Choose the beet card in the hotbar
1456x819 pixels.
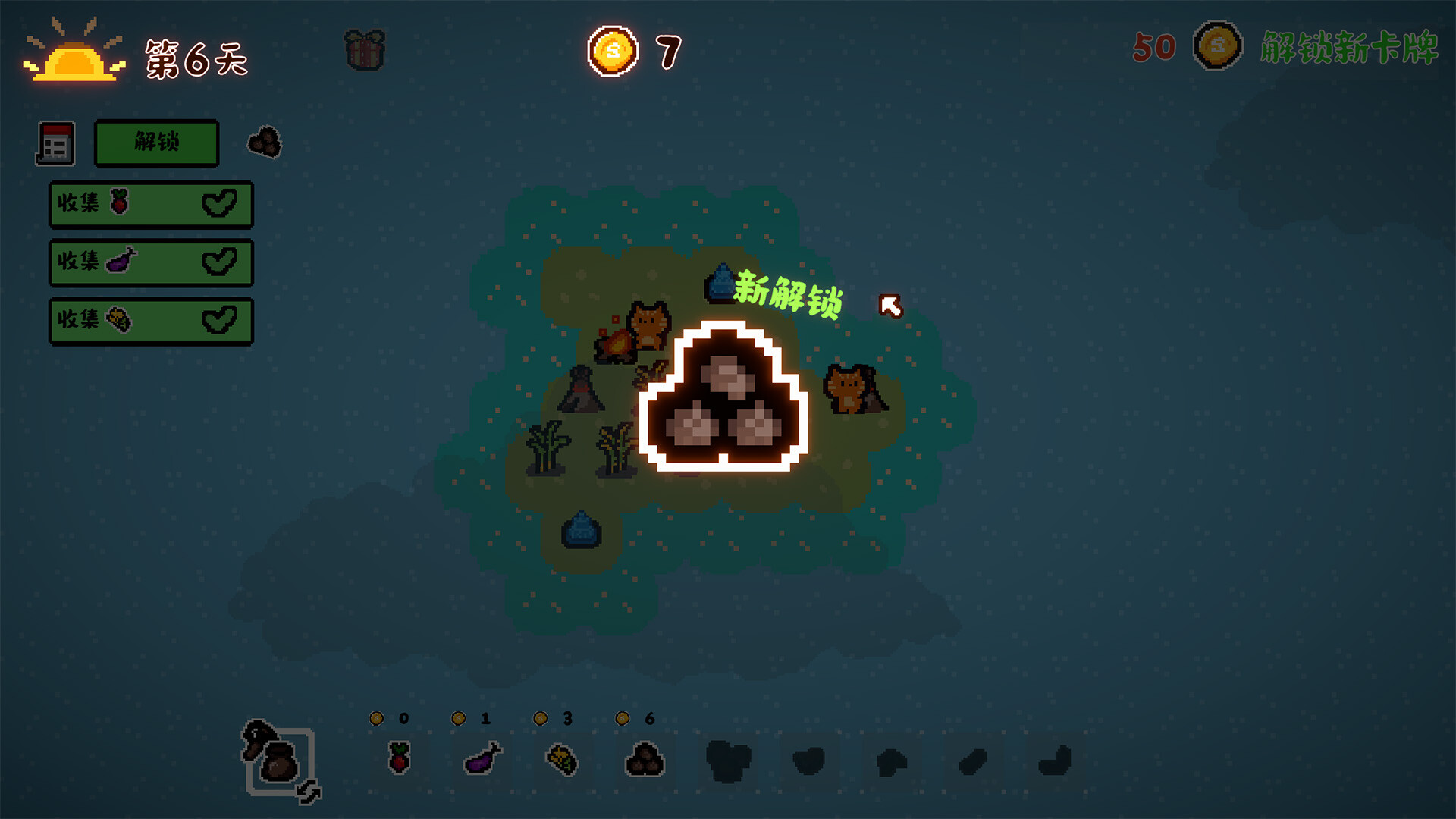[x=399, y=758]
